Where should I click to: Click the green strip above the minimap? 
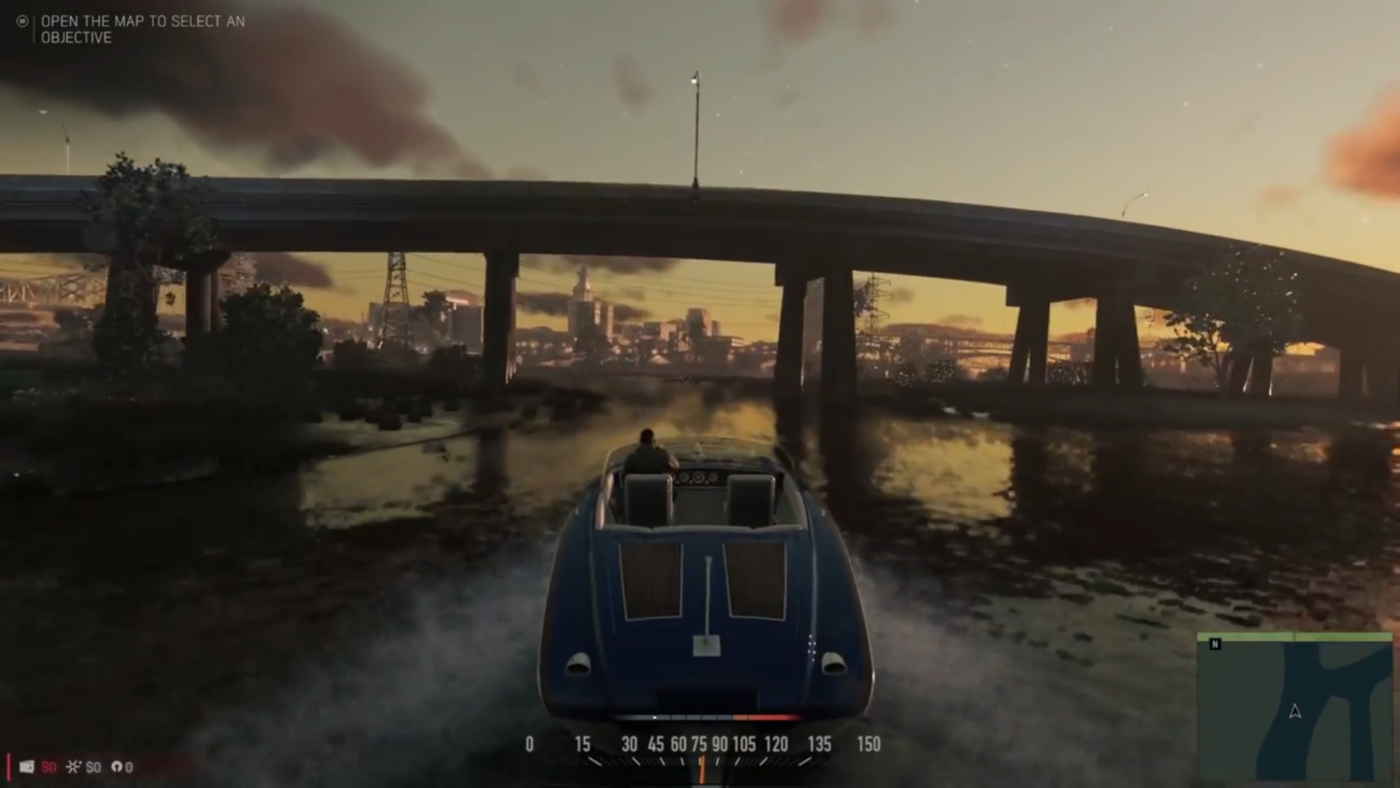click(1295, 636)
